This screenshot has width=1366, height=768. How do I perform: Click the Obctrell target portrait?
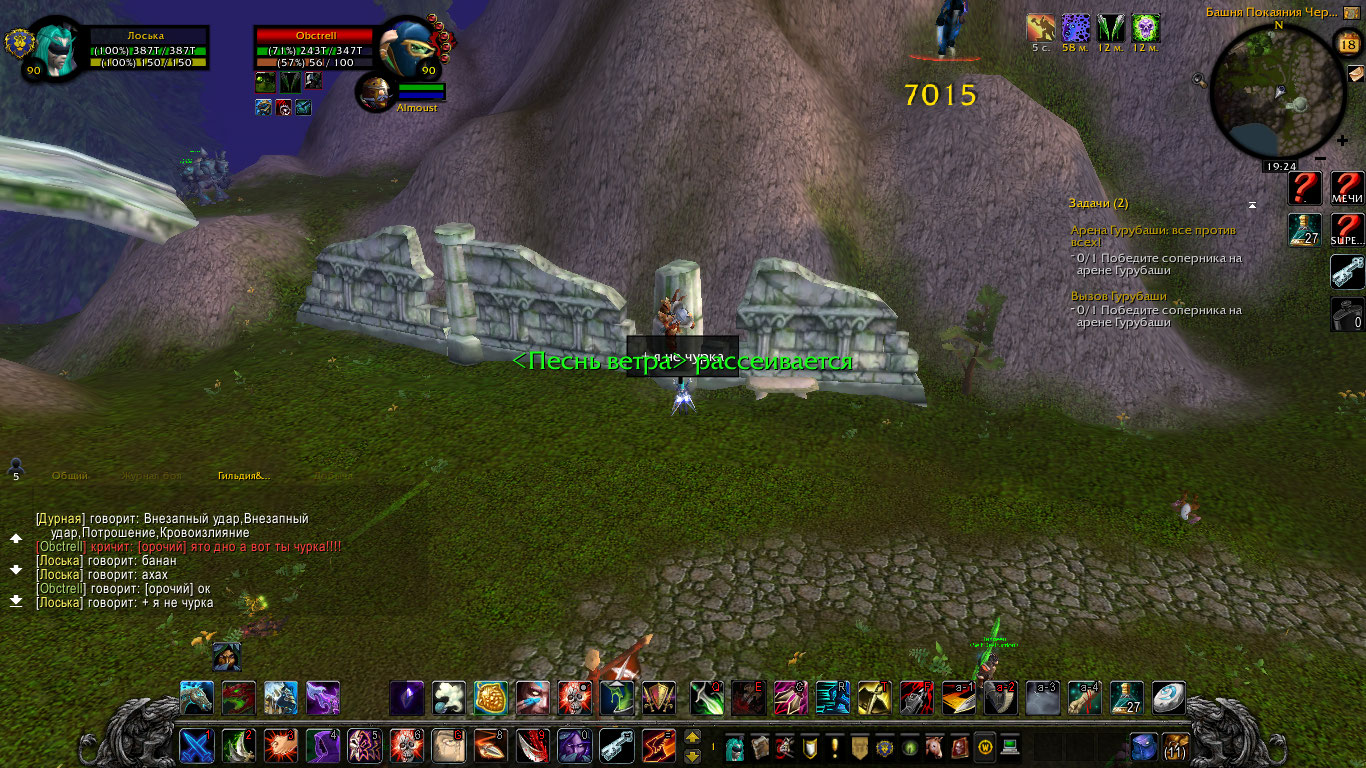point(409,47)
